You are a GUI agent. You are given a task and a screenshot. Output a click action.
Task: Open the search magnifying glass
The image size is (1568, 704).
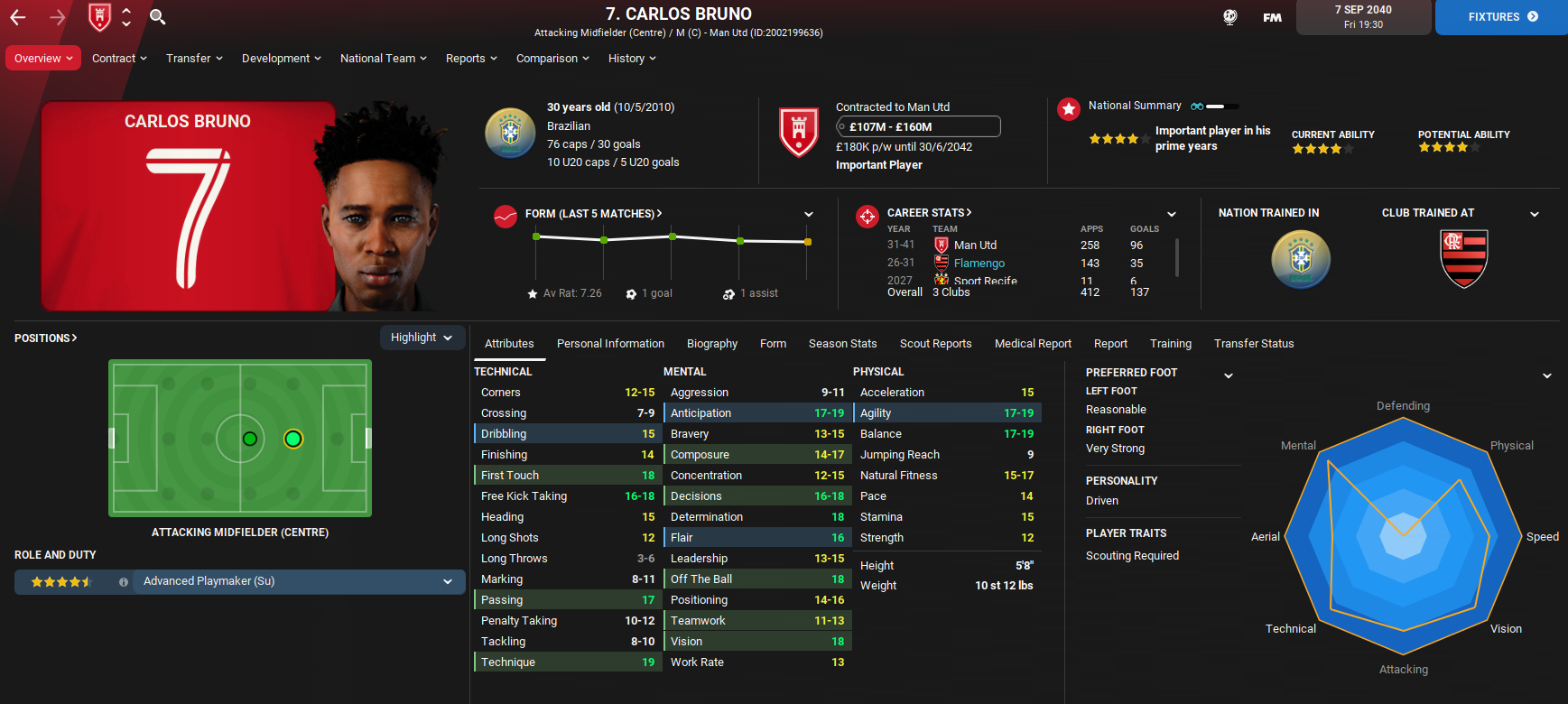[156, 16]
